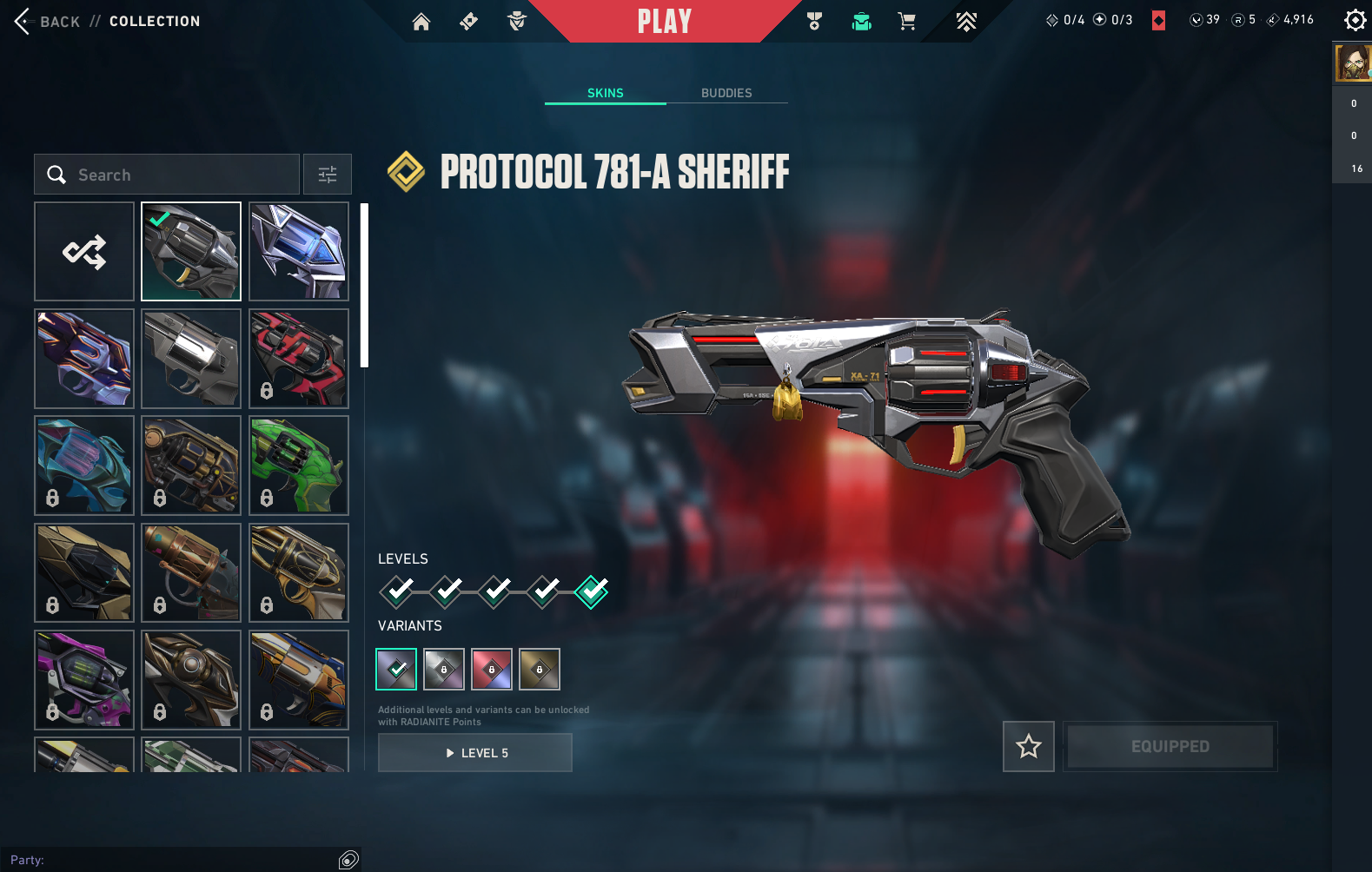
Task: Choose the locked gold variant swatch
Action: [x=540, y=669]
